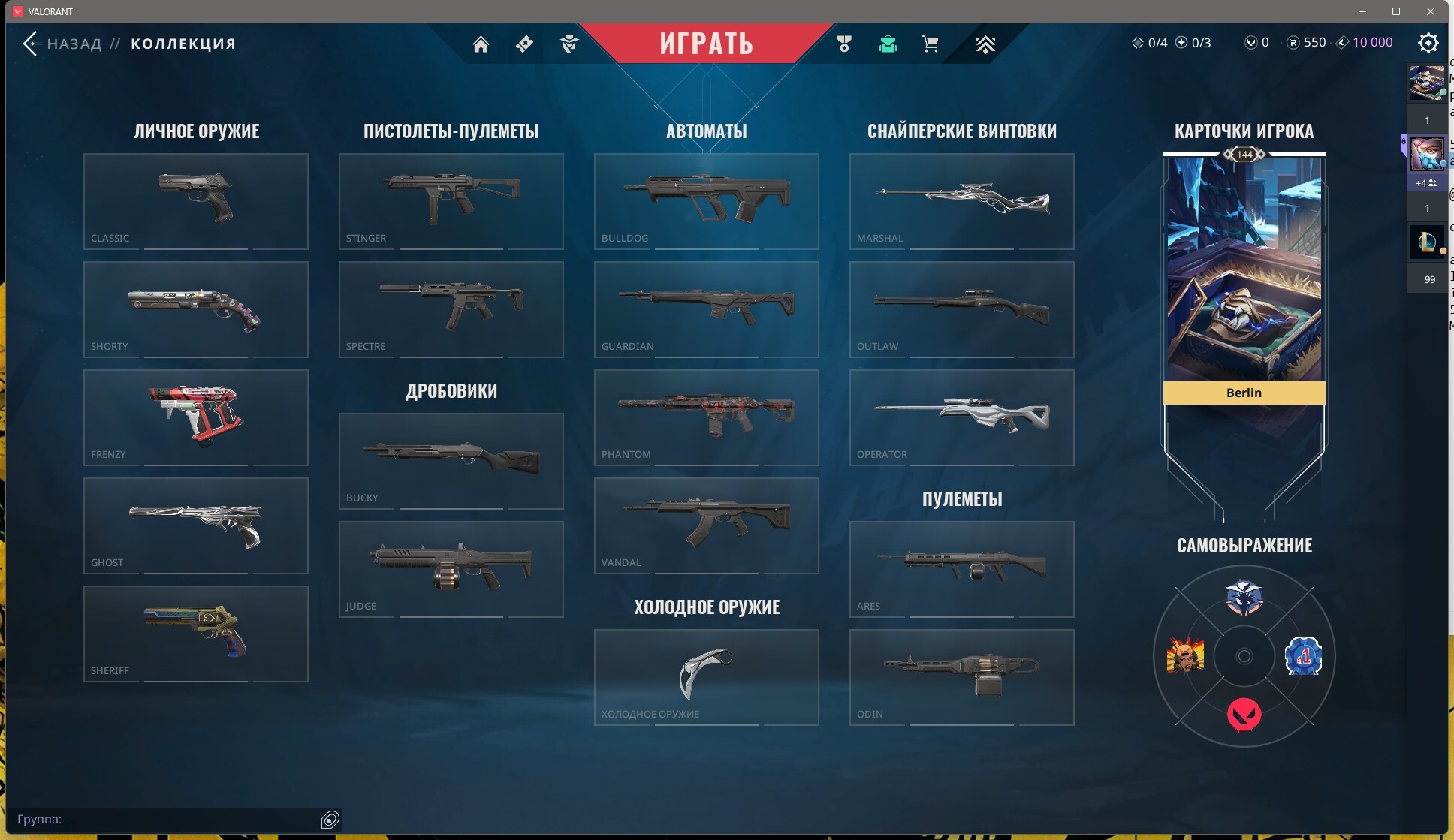Close the VALORANT window
The image size is (1454, 840).
(x=1431, y=11)
